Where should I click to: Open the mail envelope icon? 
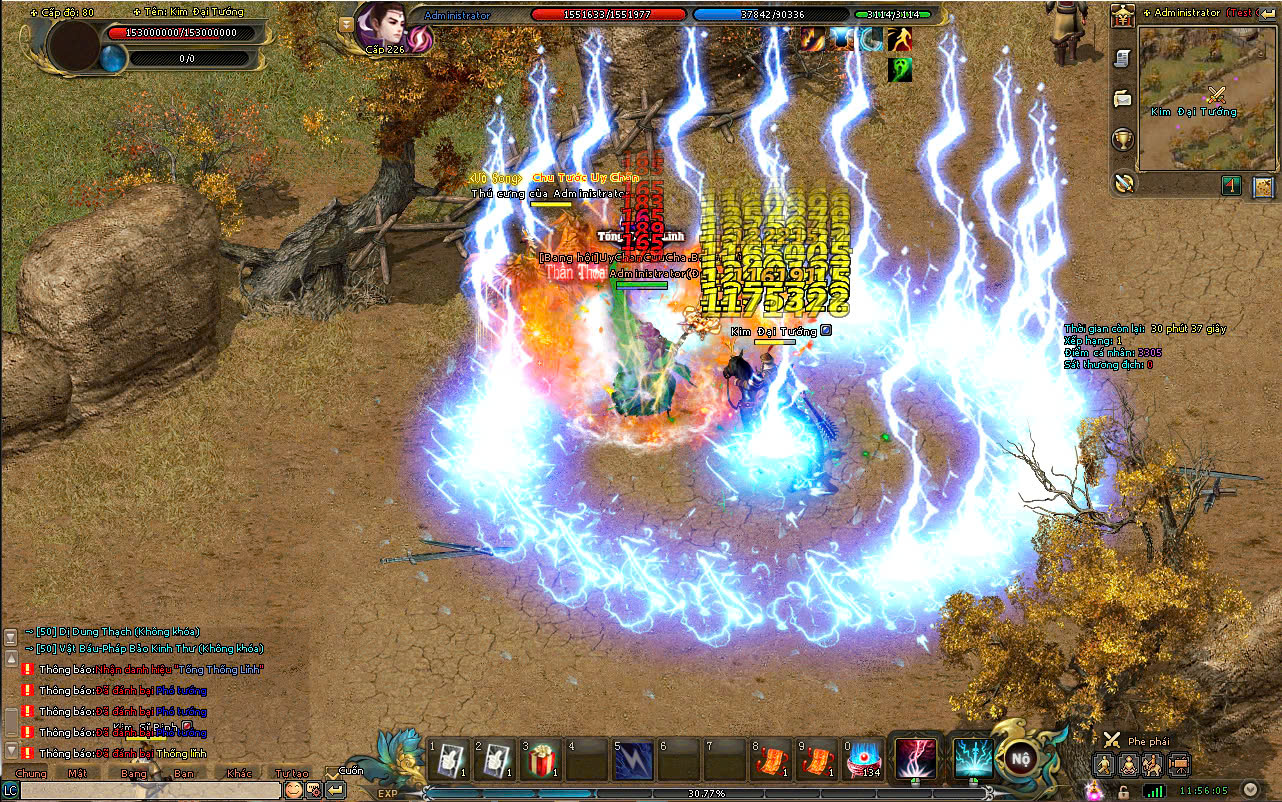click(x=1123, y=98)
